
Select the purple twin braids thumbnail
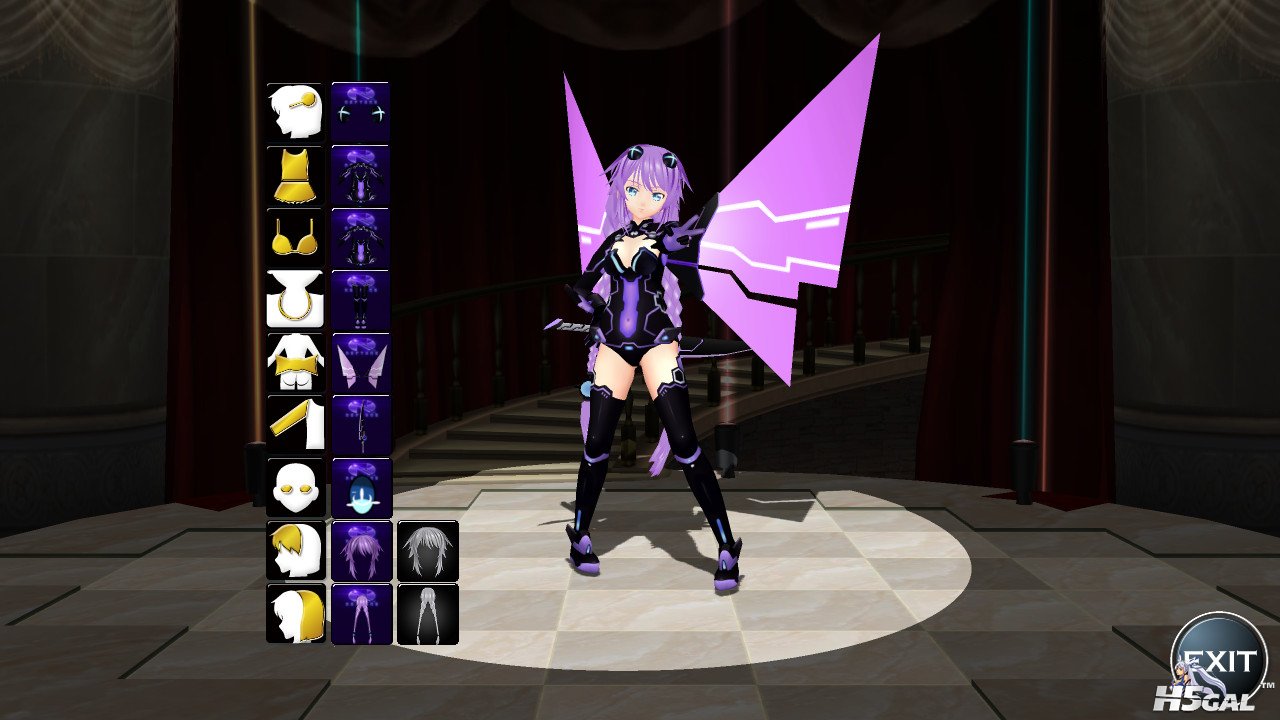(x=360, y=613)
